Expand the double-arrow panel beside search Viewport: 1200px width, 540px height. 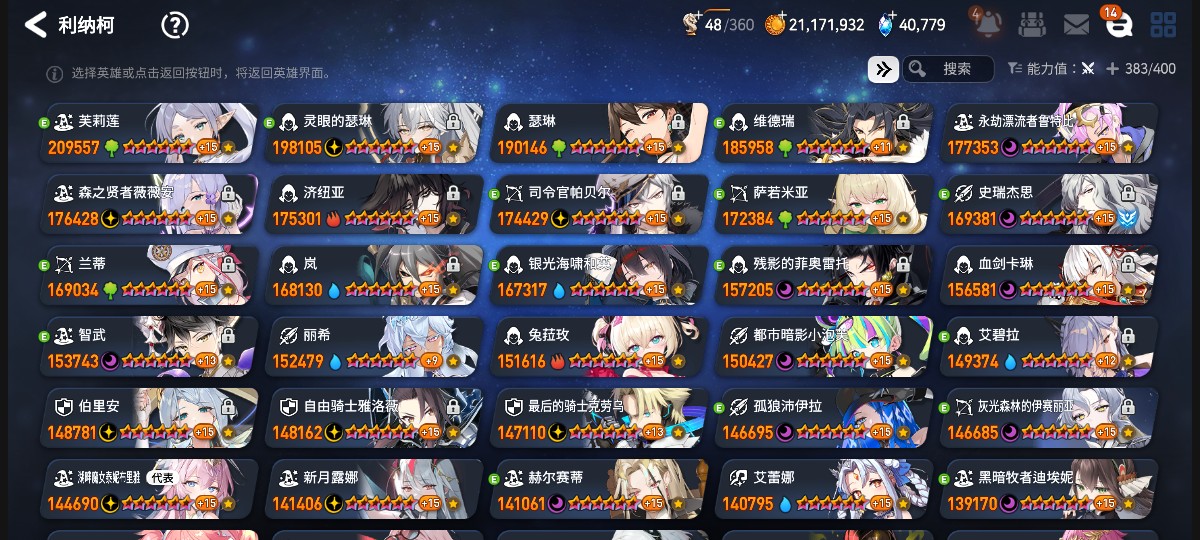tap(882, 69)
